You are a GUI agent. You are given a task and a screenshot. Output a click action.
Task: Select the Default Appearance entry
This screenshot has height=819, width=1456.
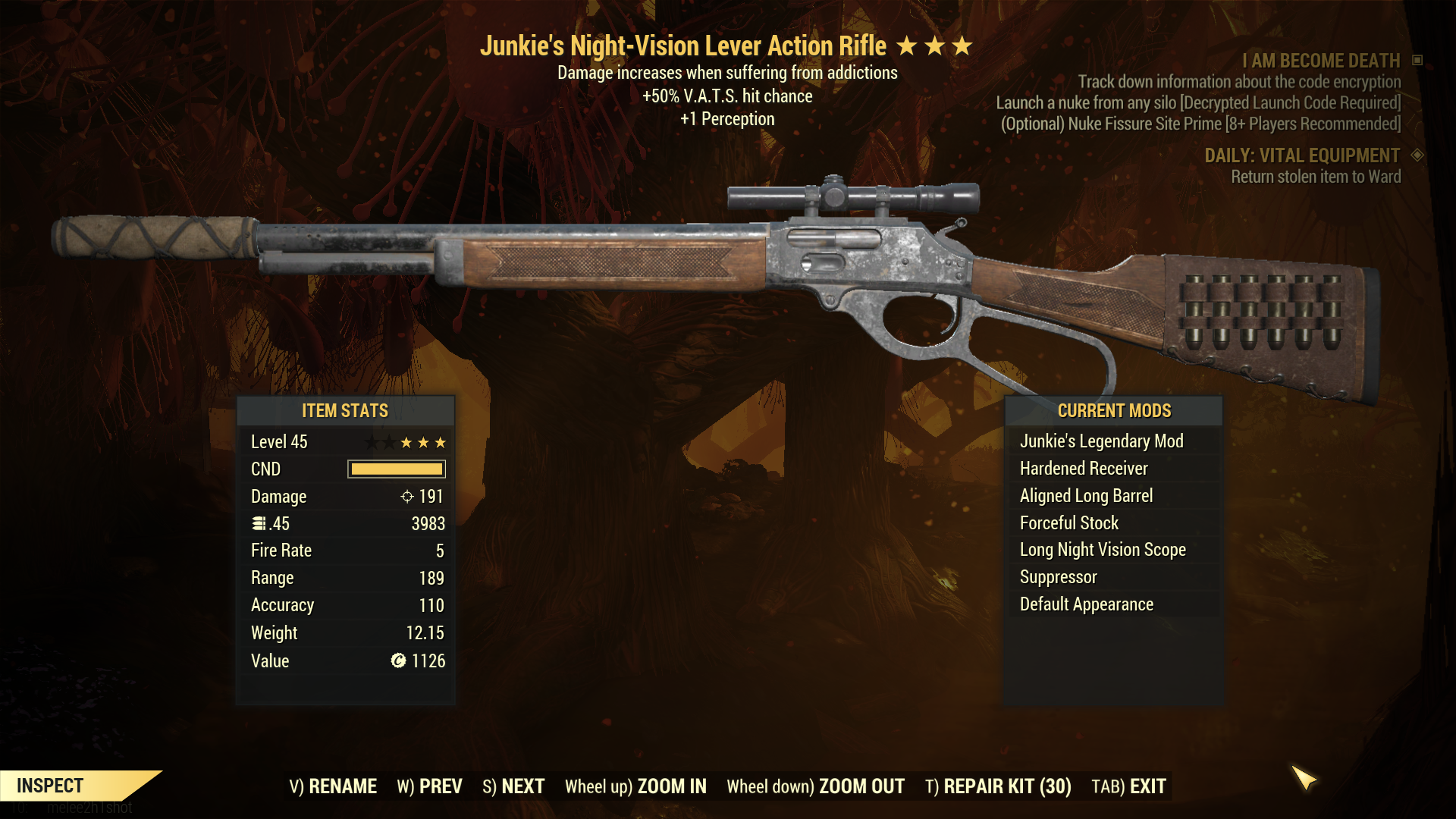(x=1086, y=604)
